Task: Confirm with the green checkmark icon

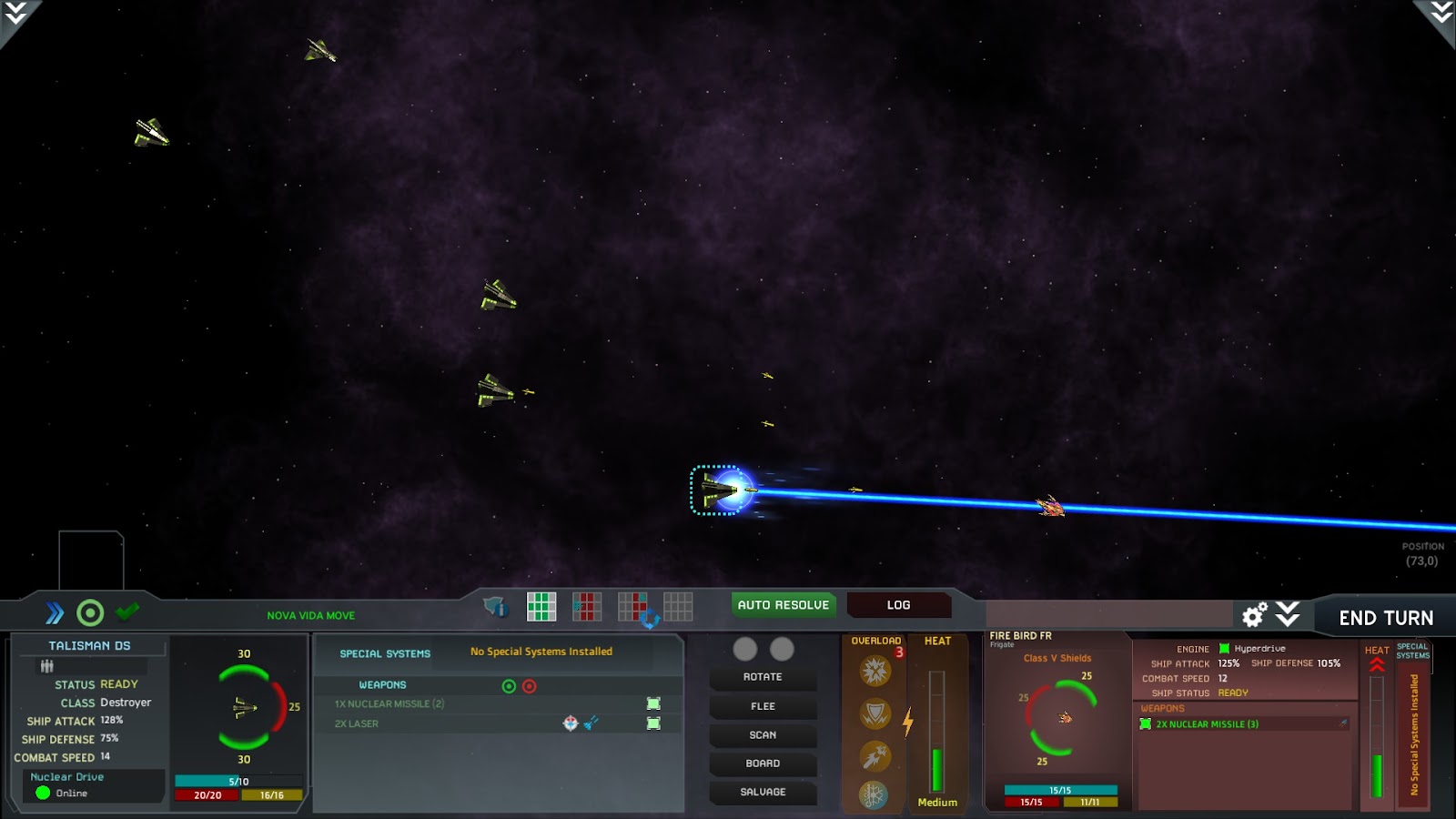Action: (x=127, y=612)
